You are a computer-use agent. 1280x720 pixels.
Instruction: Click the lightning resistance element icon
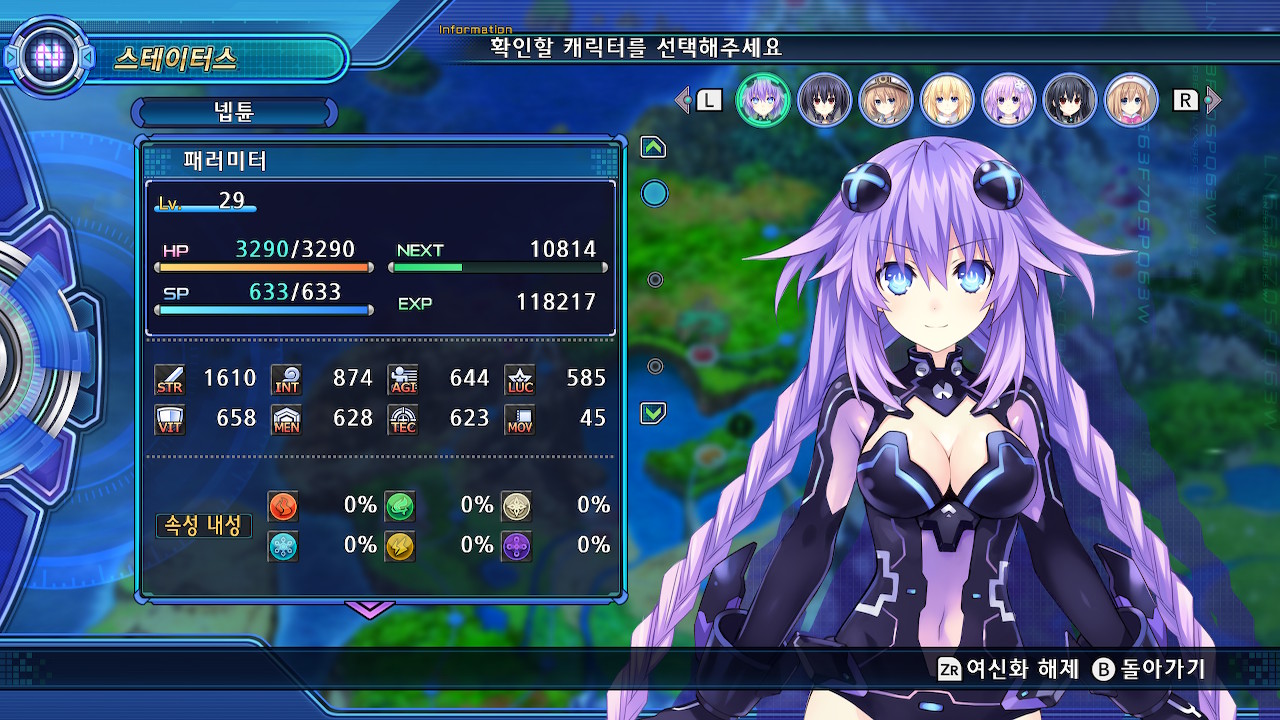399,546
